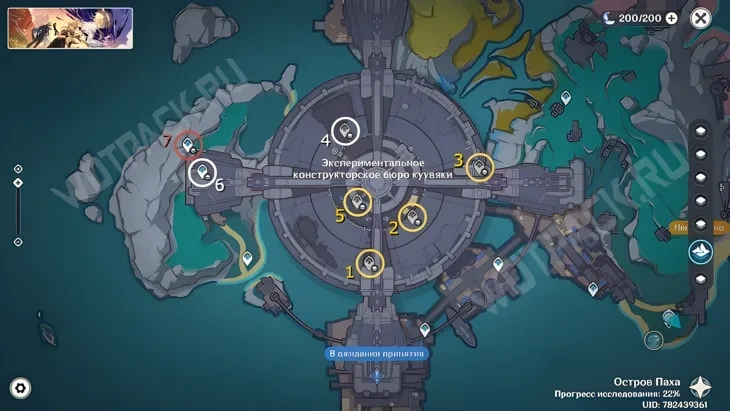Viewport: 730px width, 411px height.
Task: Select map marker numbered 6
Action: pyautogui.click(x=202, y=173)
